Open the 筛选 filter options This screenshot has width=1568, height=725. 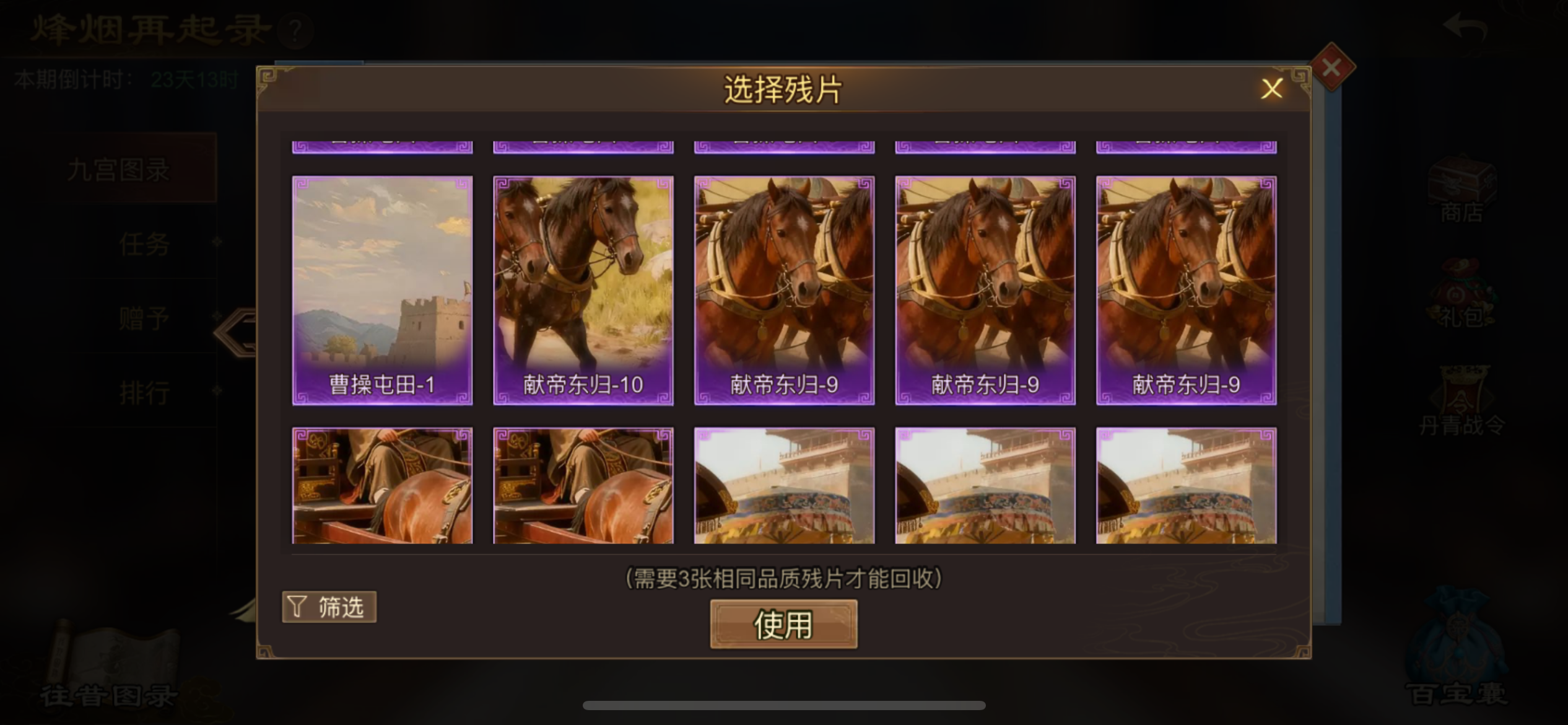(329, 607)
